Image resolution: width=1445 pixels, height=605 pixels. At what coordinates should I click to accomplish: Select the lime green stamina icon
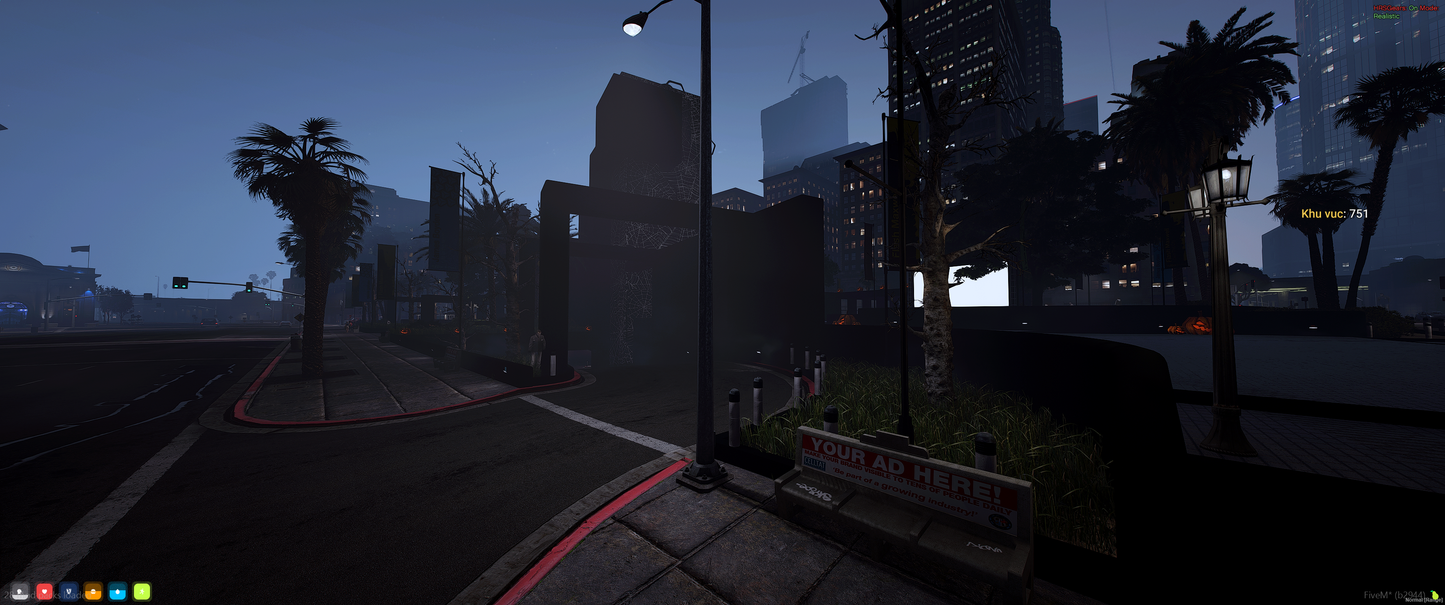tap(142, 591)
